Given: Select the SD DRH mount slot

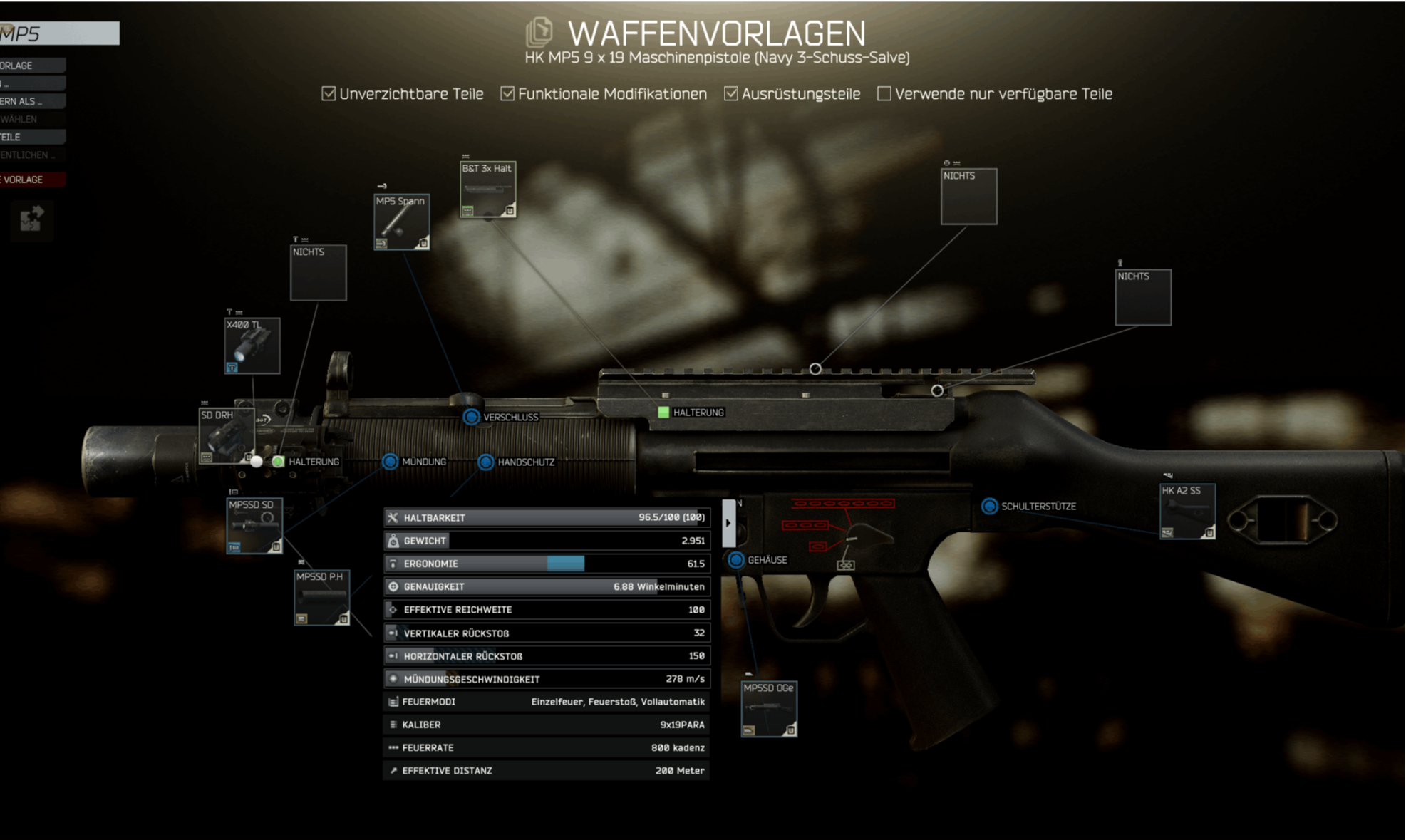Looking at the screenshot, I should point(226,435).
